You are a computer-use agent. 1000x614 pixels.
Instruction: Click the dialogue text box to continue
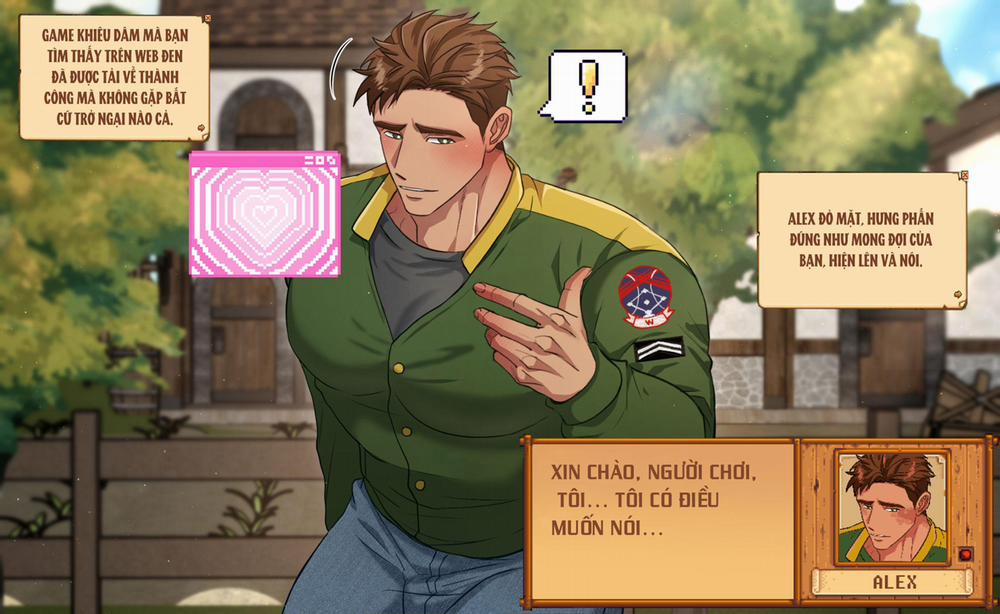point(660,520)
